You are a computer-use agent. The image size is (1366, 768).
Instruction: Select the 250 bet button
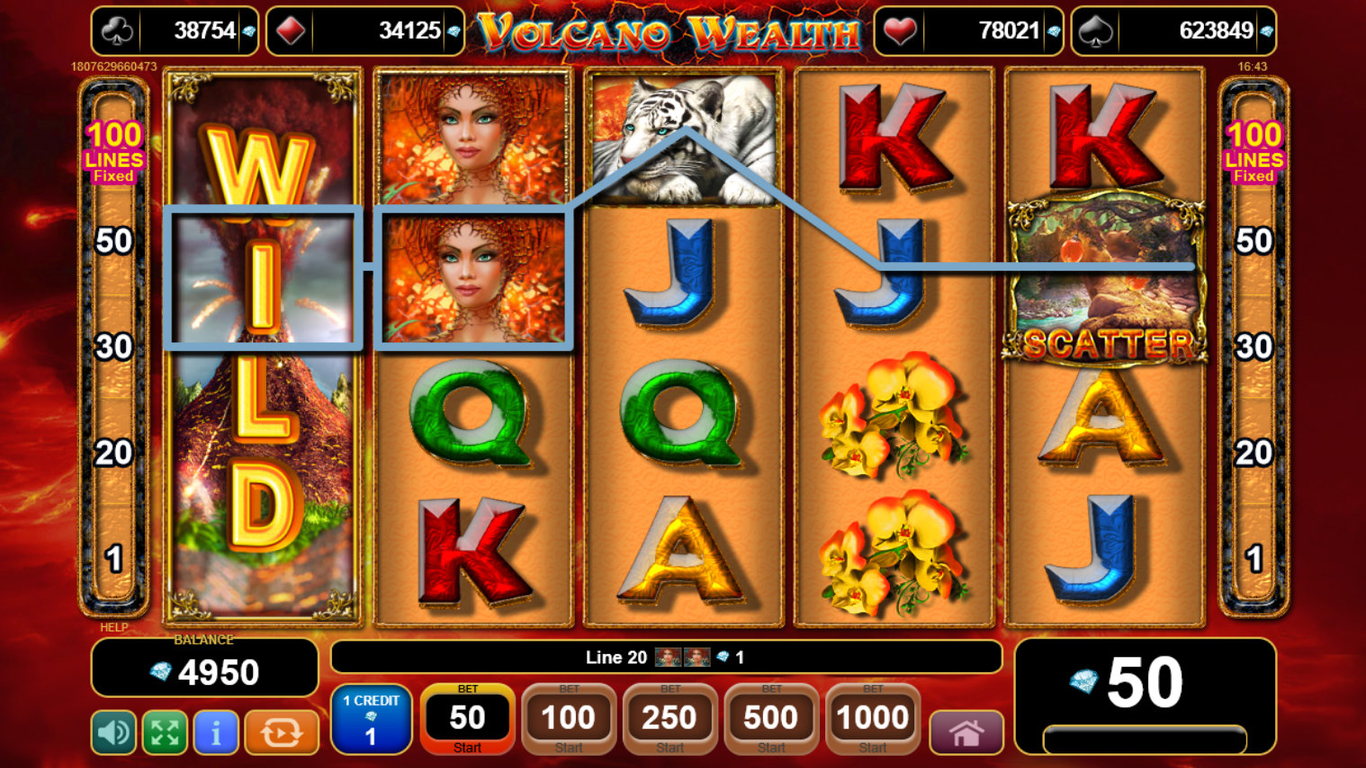[669, 719]
